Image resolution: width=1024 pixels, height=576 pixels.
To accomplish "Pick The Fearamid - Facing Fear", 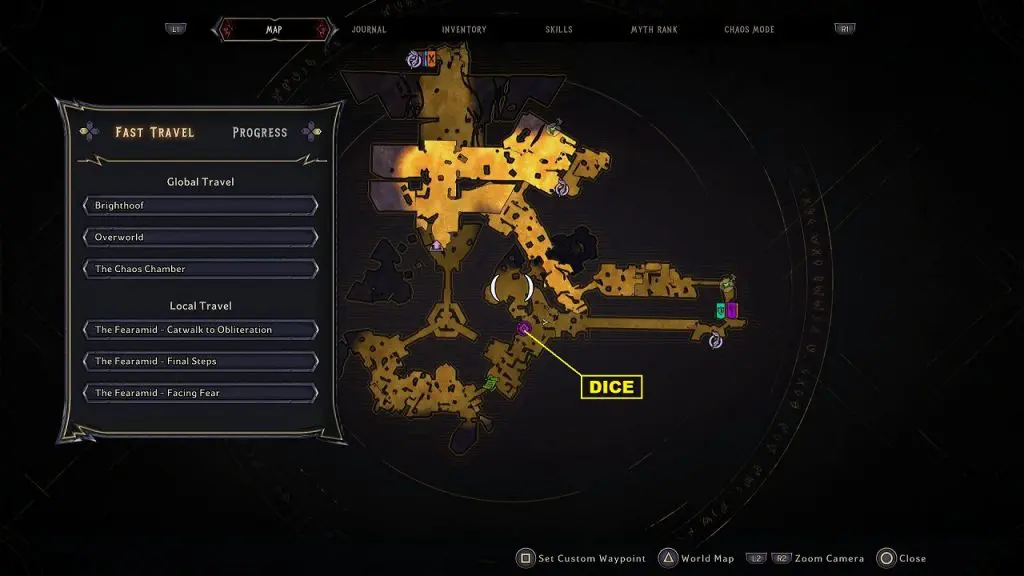I will (201, 393).
